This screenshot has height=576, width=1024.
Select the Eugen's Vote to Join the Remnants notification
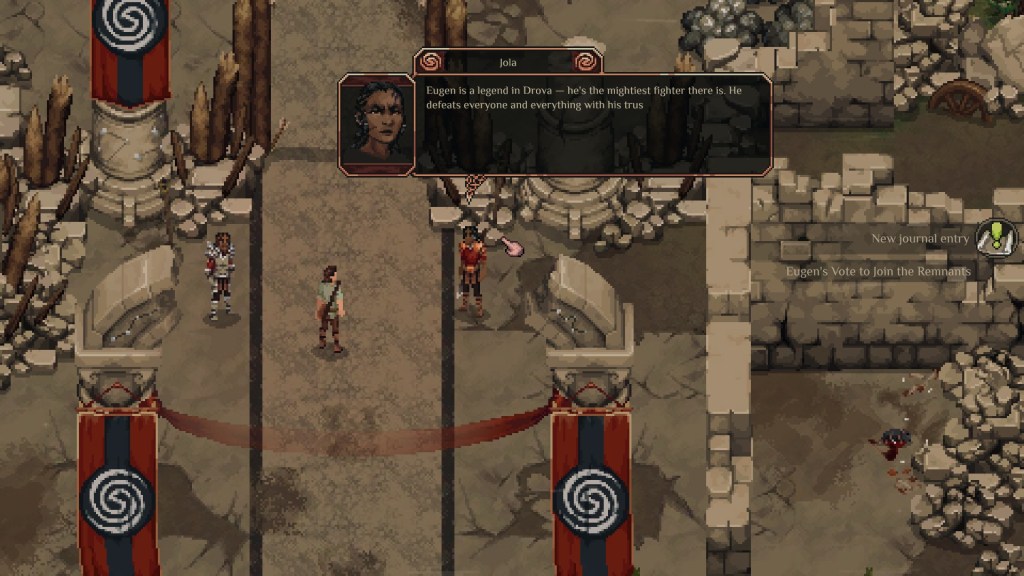878,271
